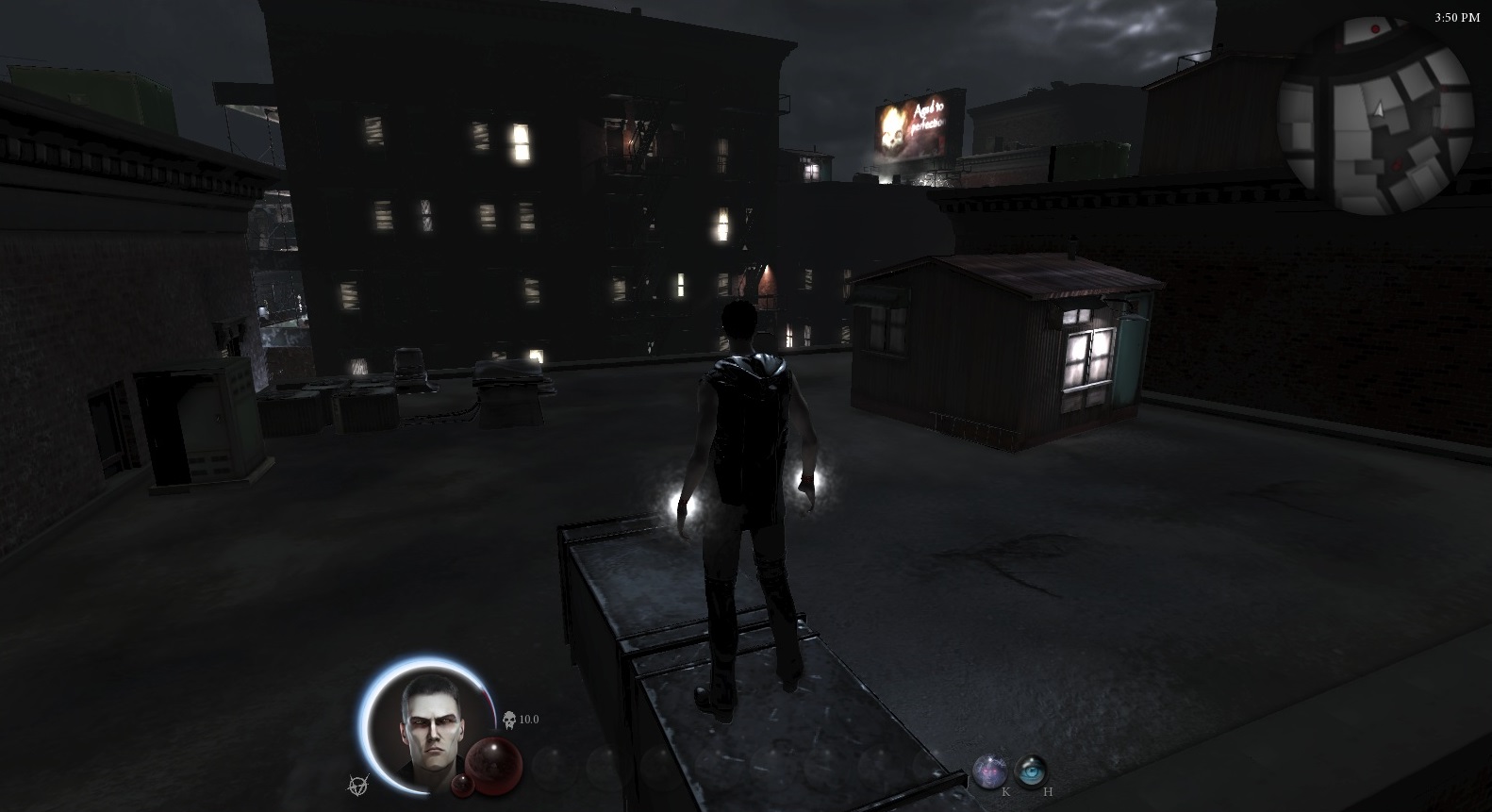Click the clan symbol beside the portrait
1492x812 pixels.
(358, 783)
